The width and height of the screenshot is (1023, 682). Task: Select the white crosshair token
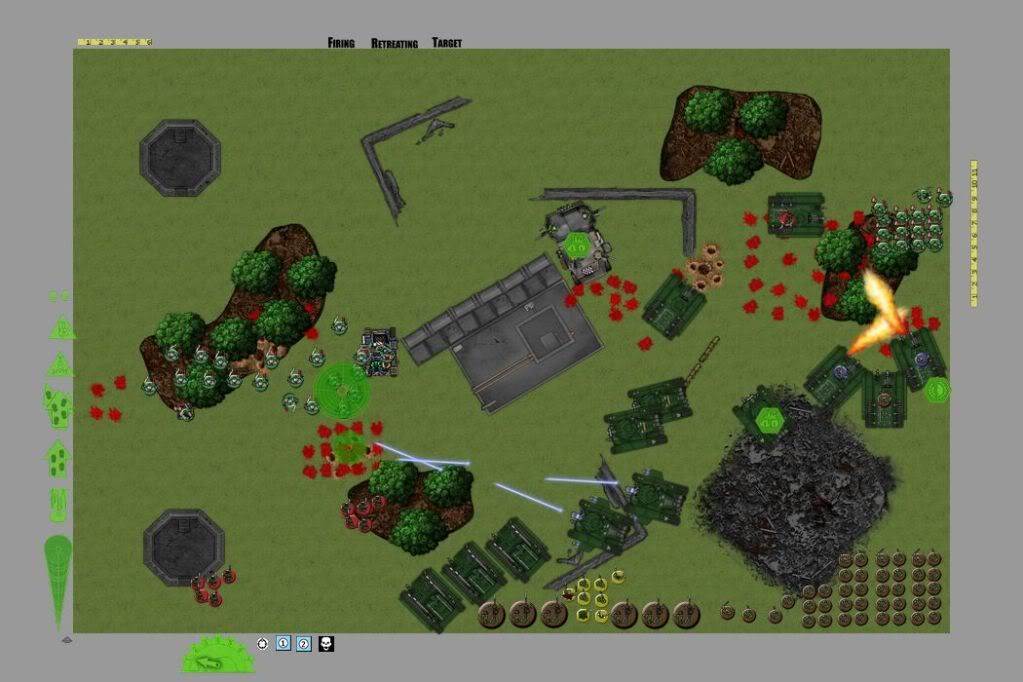pyautogui.click(x=263, y=643)
